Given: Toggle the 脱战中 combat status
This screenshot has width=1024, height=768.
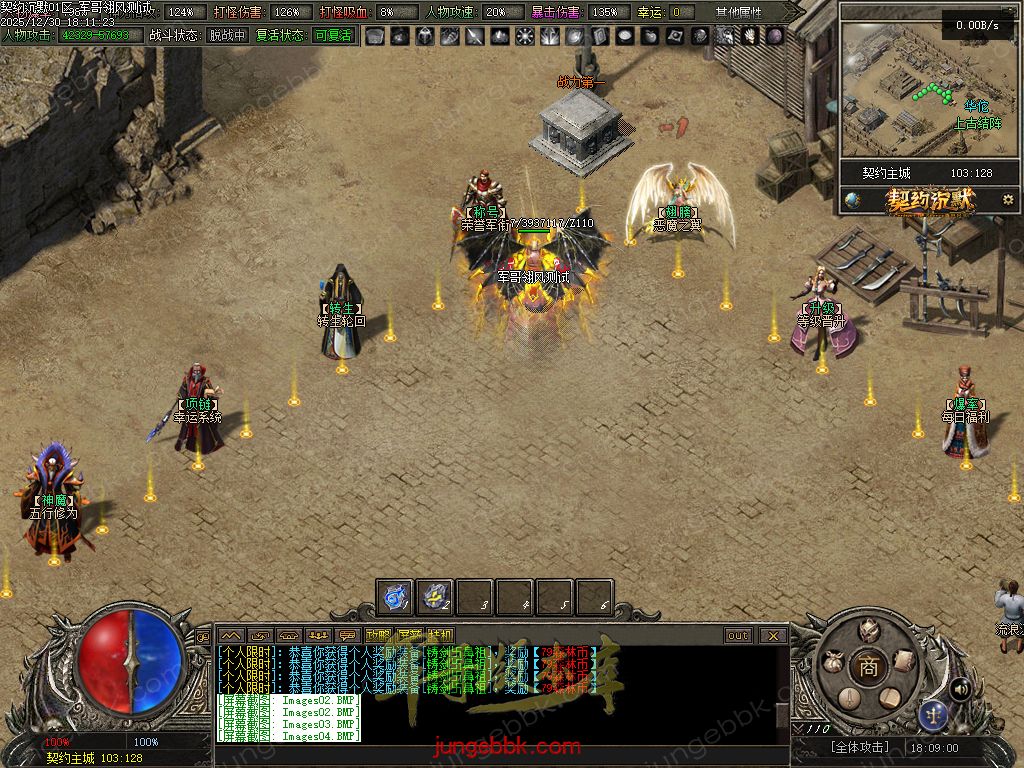Looking at the screenshot, I should 227,35.
